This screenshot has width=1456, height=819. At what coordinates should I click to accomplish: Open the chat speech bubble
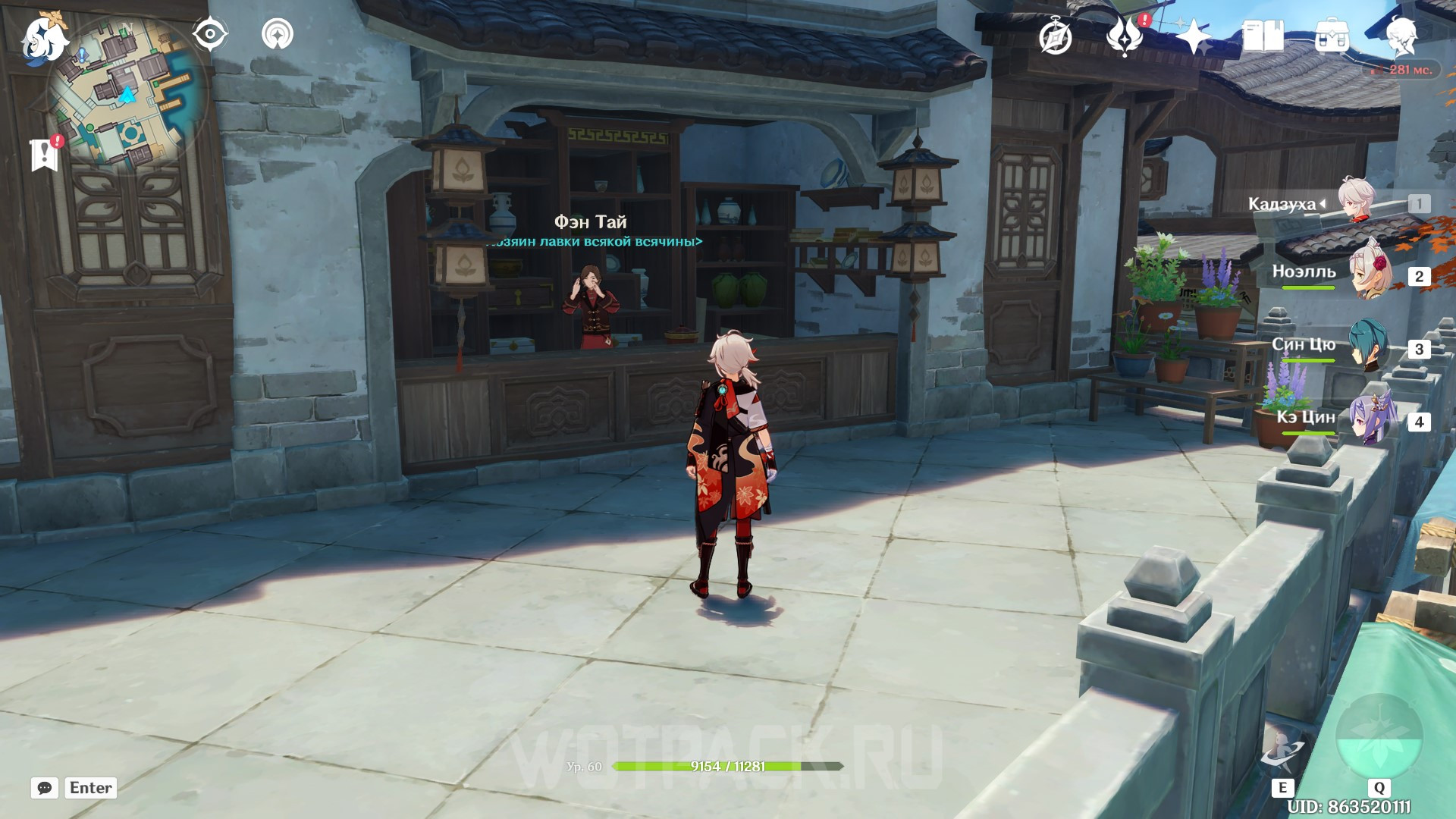pyautogui.click(x=45, y=788)
